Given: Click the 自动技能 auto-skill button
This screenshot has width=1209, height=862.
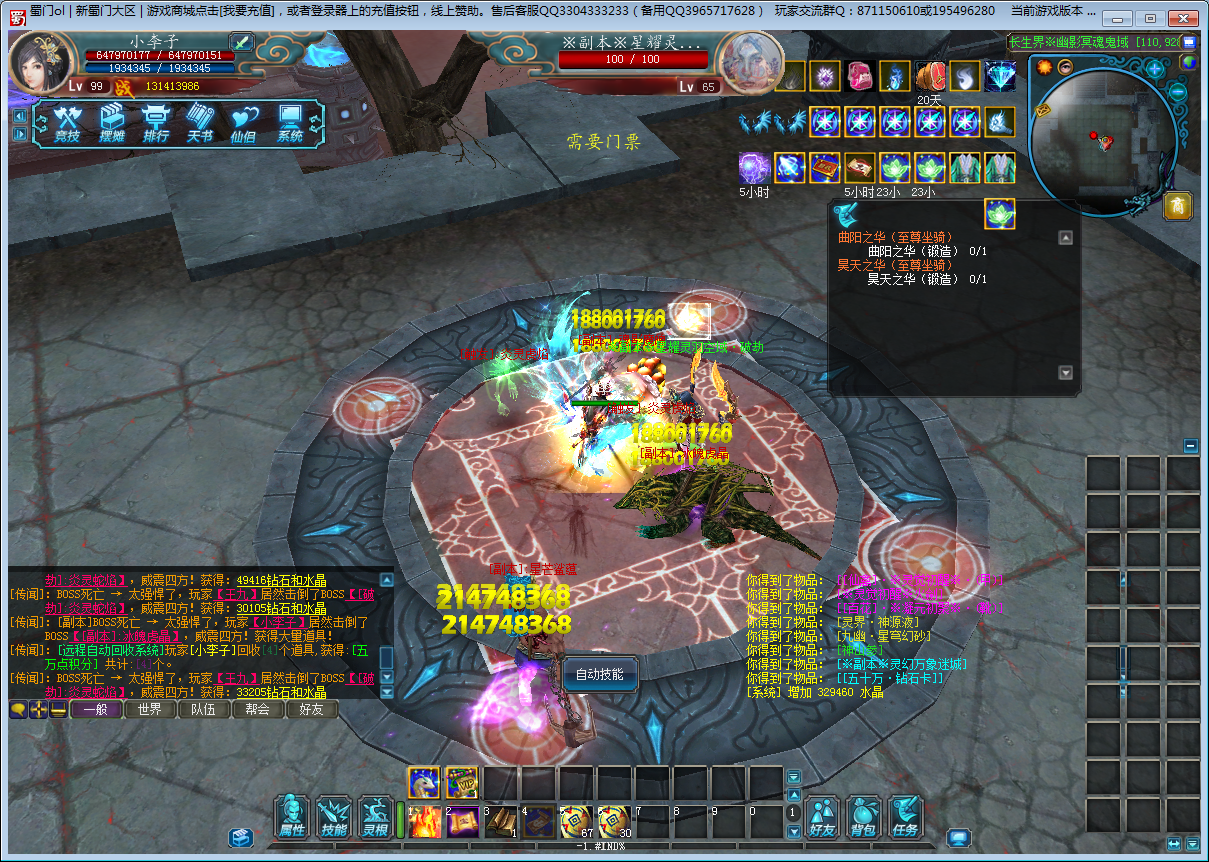Looking at the screenshot, I should pos(600,675).
